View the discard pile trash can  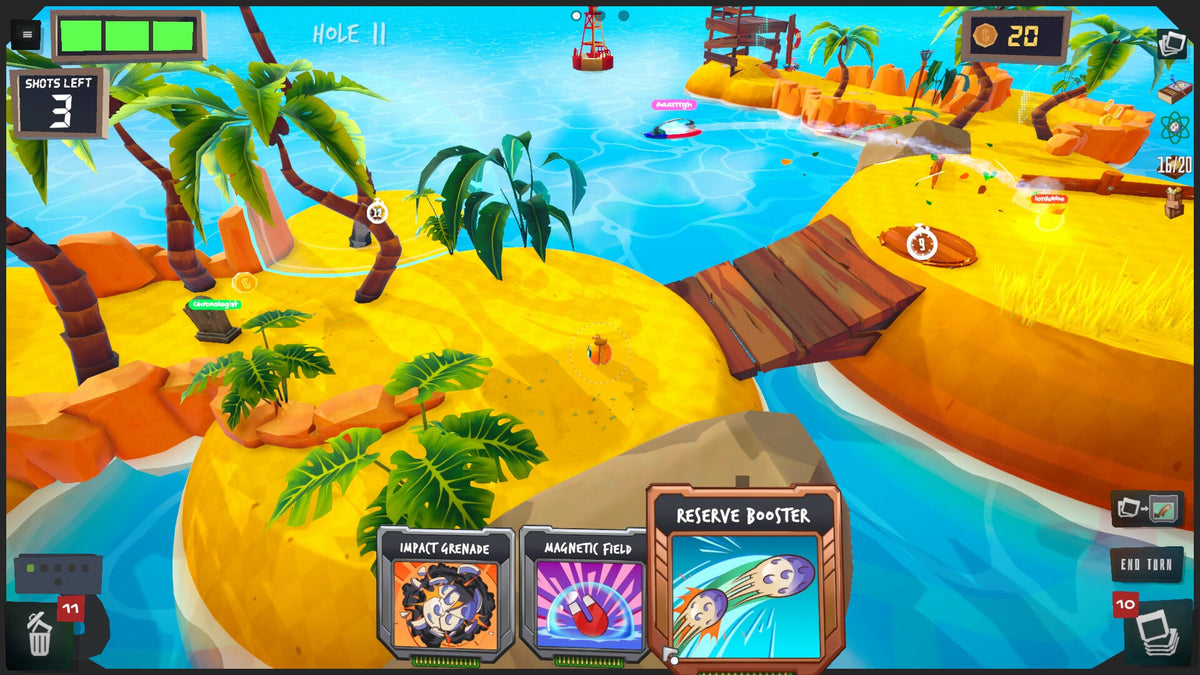click(x=40, y=636)
